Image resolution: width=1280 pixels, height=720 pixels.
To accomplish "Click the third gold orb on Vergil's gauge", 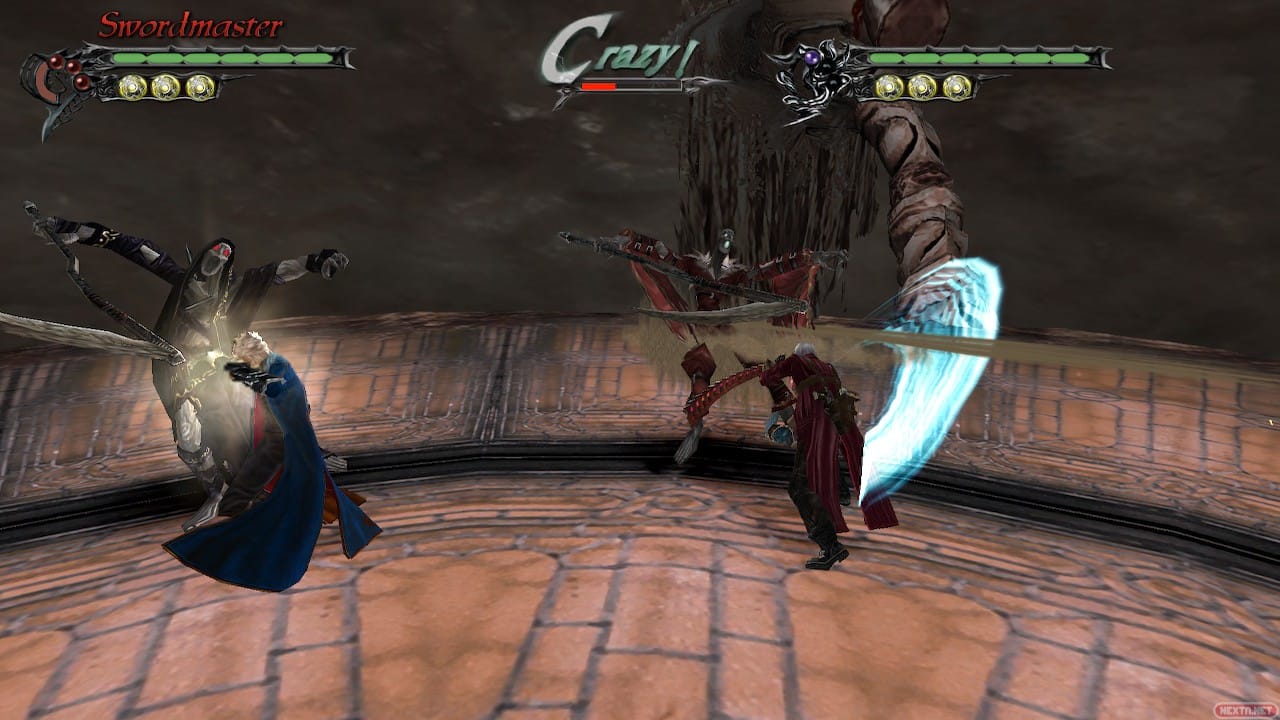I will pos(200,87).
